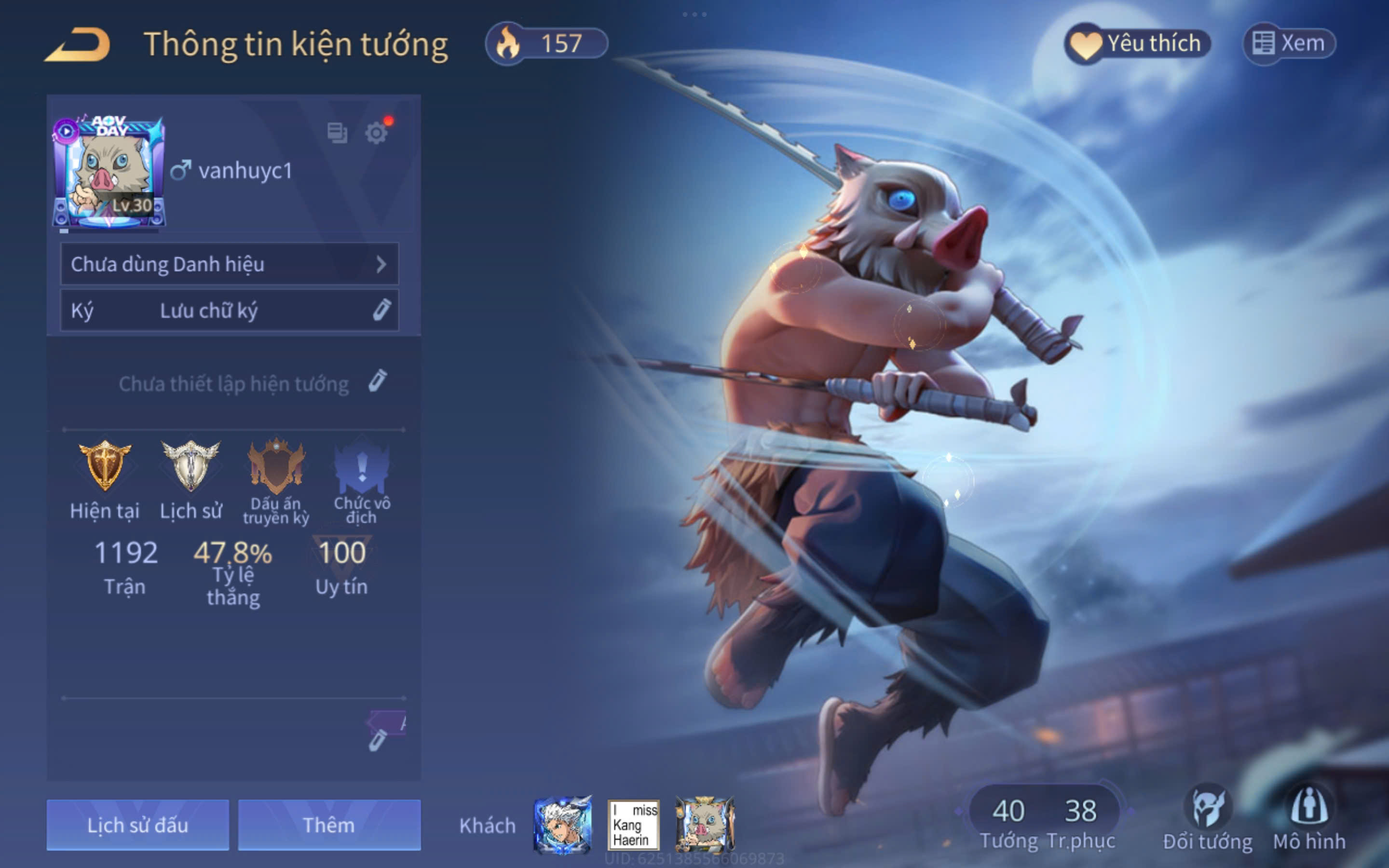
Task: Open the gear settings icon on profile card
Action: 377,133
